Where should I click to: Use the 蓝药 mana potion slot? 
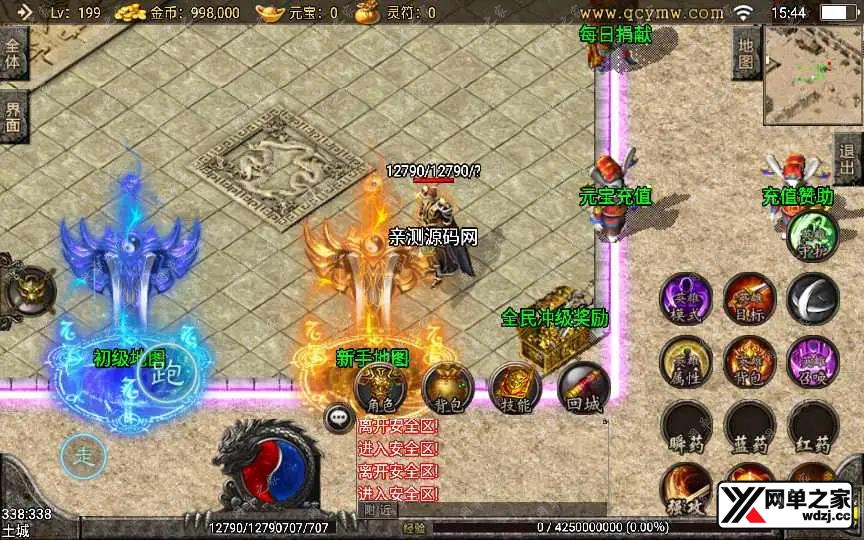click(749, 428)
